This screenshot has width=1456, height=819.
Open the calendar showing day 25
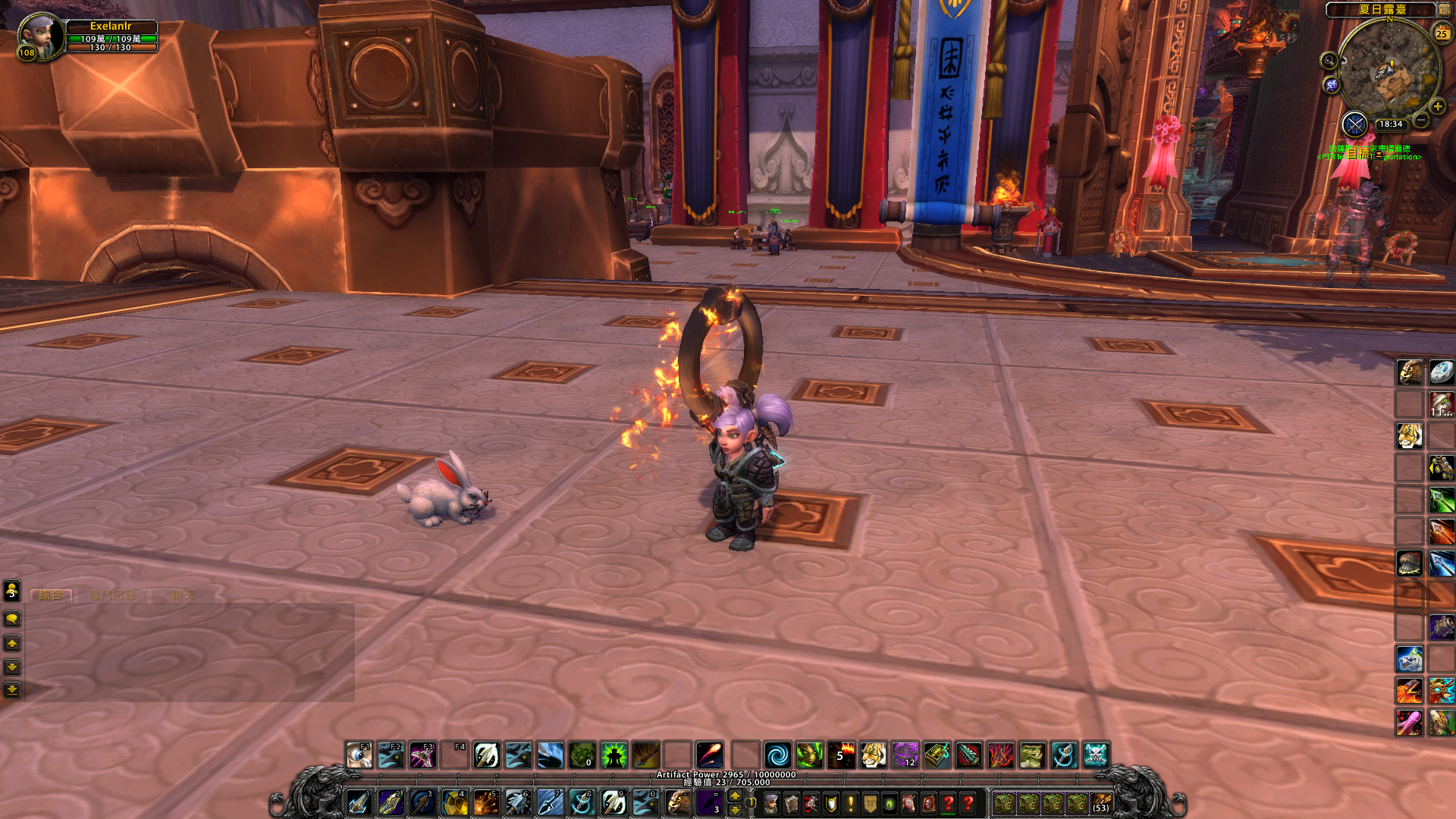(x=1441, y=33)
